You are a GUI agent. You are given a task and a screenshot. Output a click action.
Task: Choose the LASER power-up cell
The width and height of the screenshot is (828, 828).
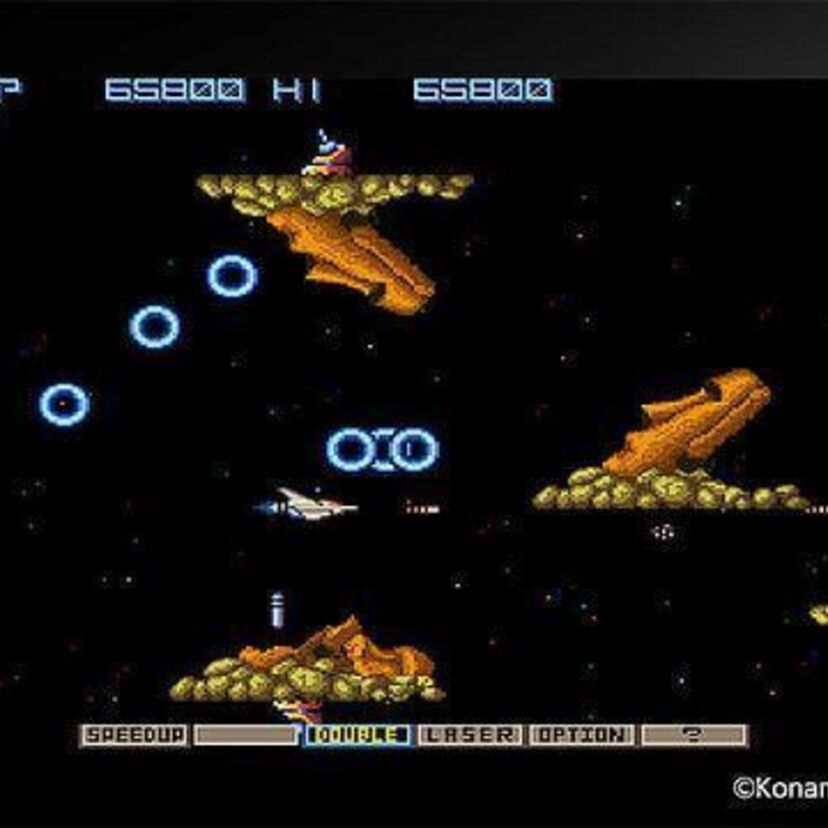[470, 736]
